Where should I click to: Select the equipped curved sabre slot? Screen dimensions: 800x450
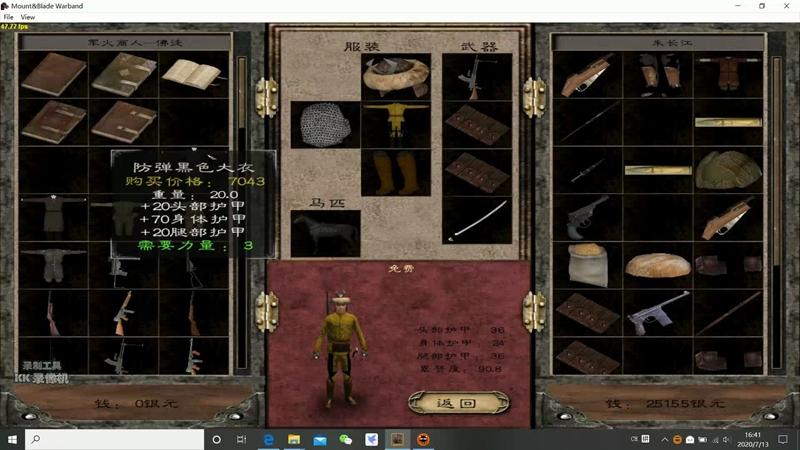(x=476, y=221)
